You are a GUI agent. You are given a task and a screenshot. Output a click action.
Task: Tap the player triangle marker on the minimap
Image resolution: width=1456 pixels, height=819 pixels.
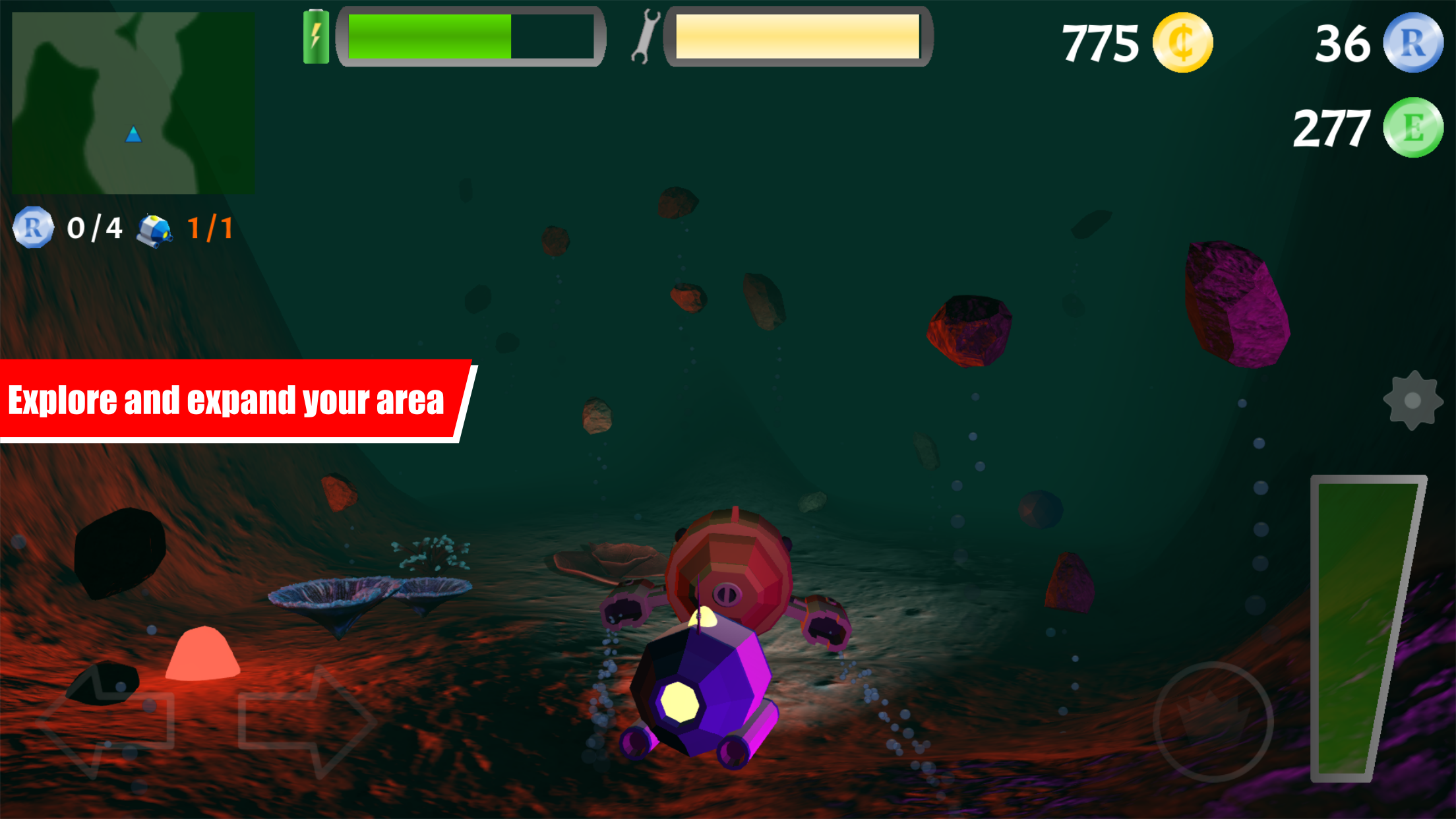coord(133,135)
